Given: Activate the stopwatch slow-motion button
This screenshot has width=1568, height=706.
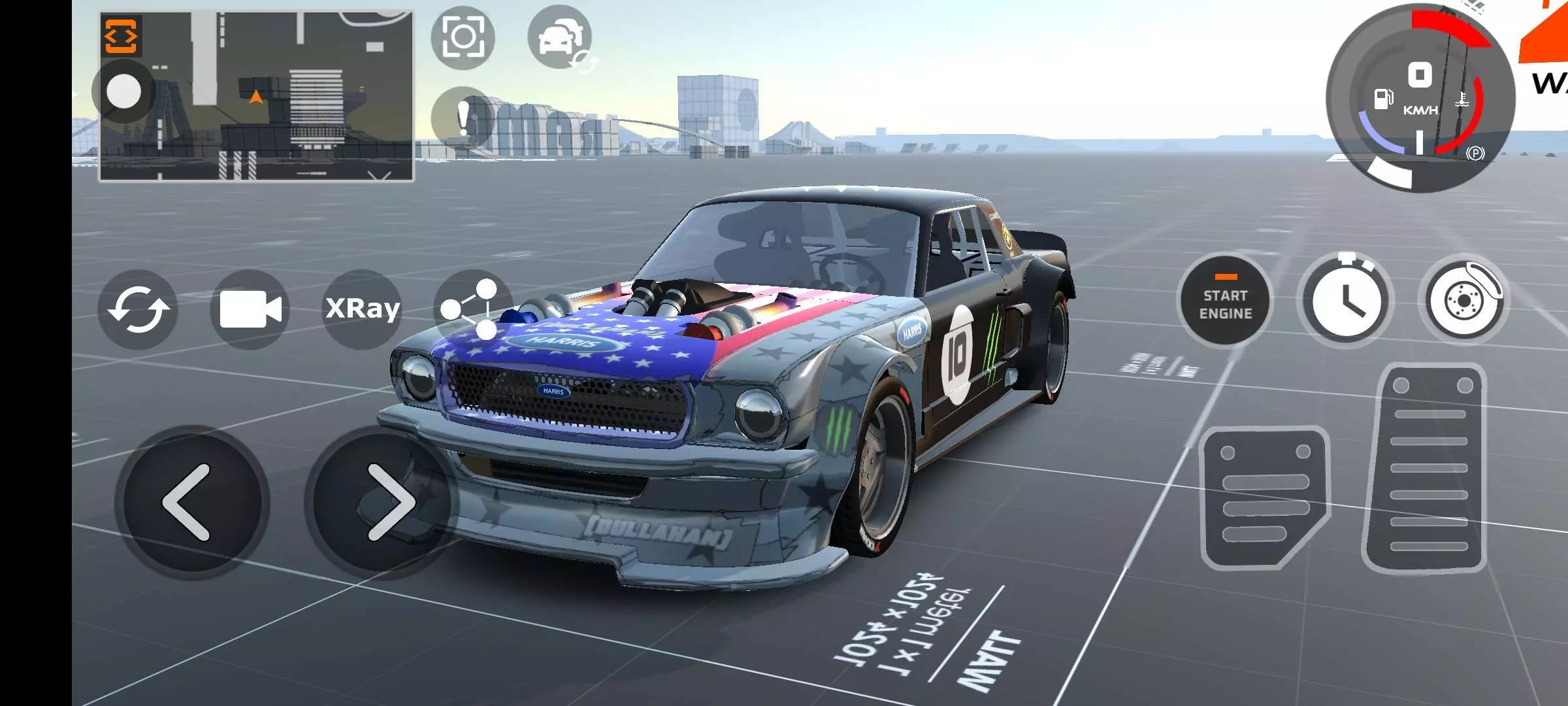Looking at the screenshot, I should 1345,301.
